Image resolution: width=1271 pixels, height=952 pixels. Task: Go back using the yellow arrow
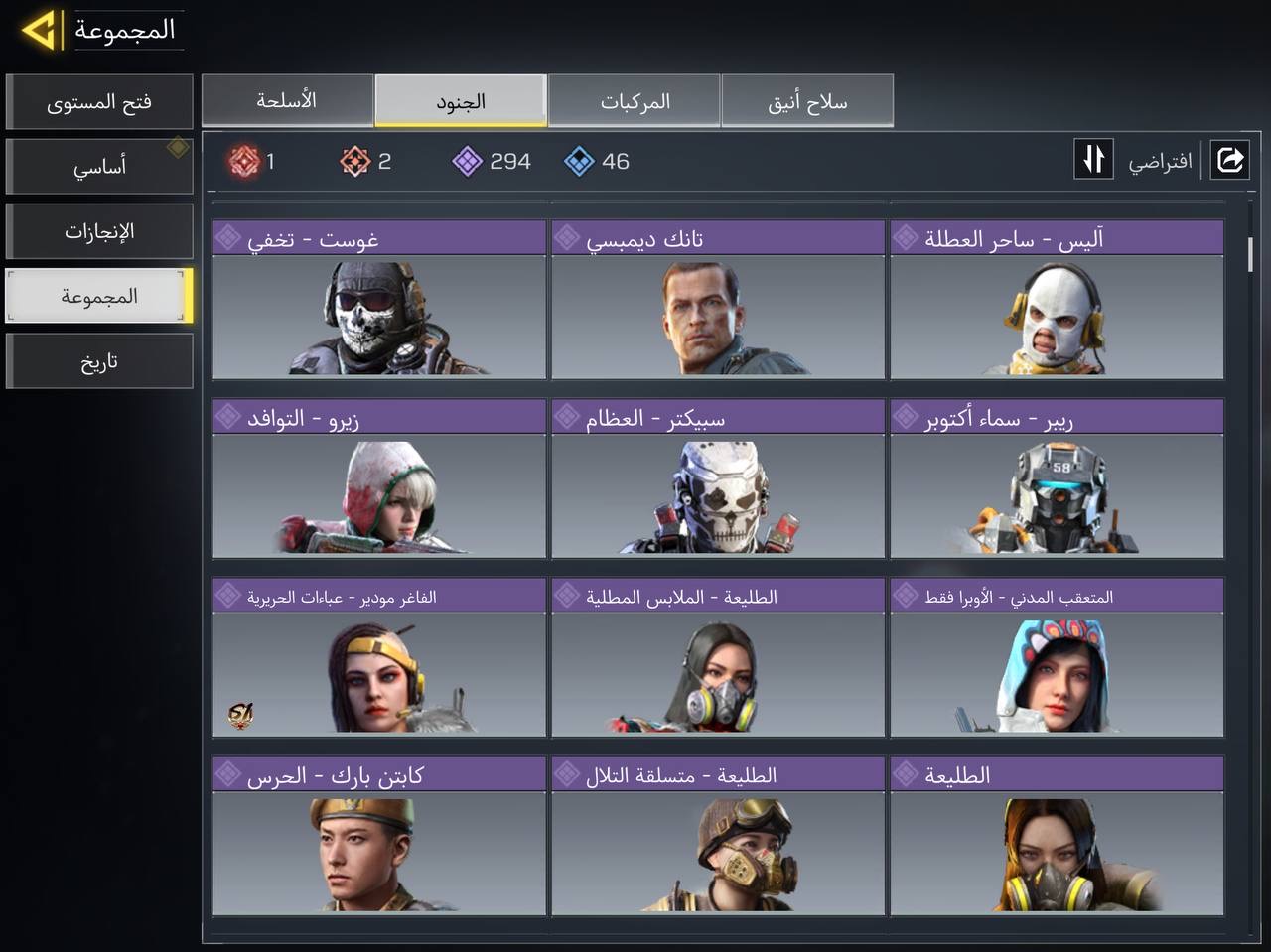[40, 31]
